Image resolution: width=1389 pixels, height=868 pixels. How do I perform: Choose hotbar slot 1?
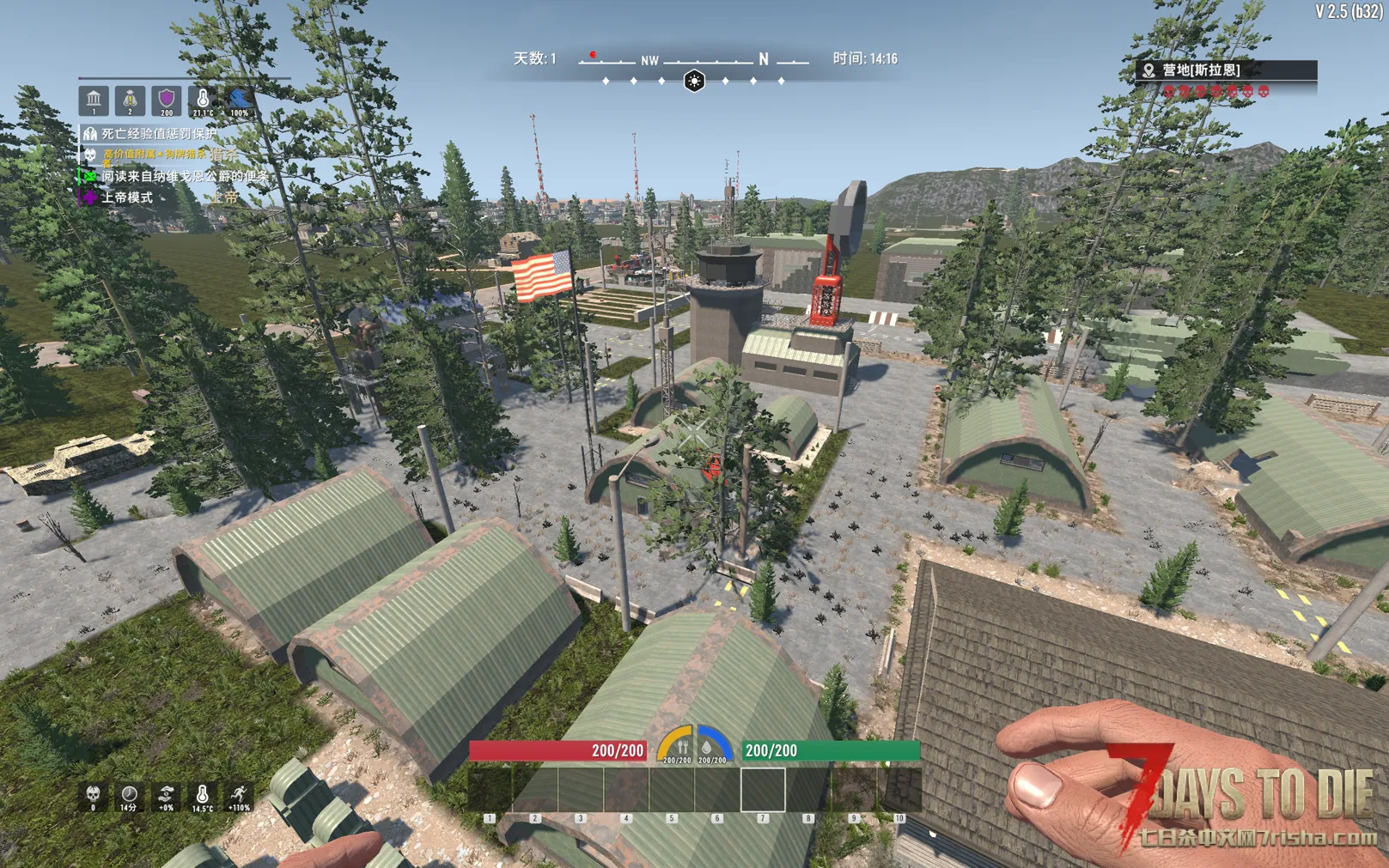tap(490, 789)
